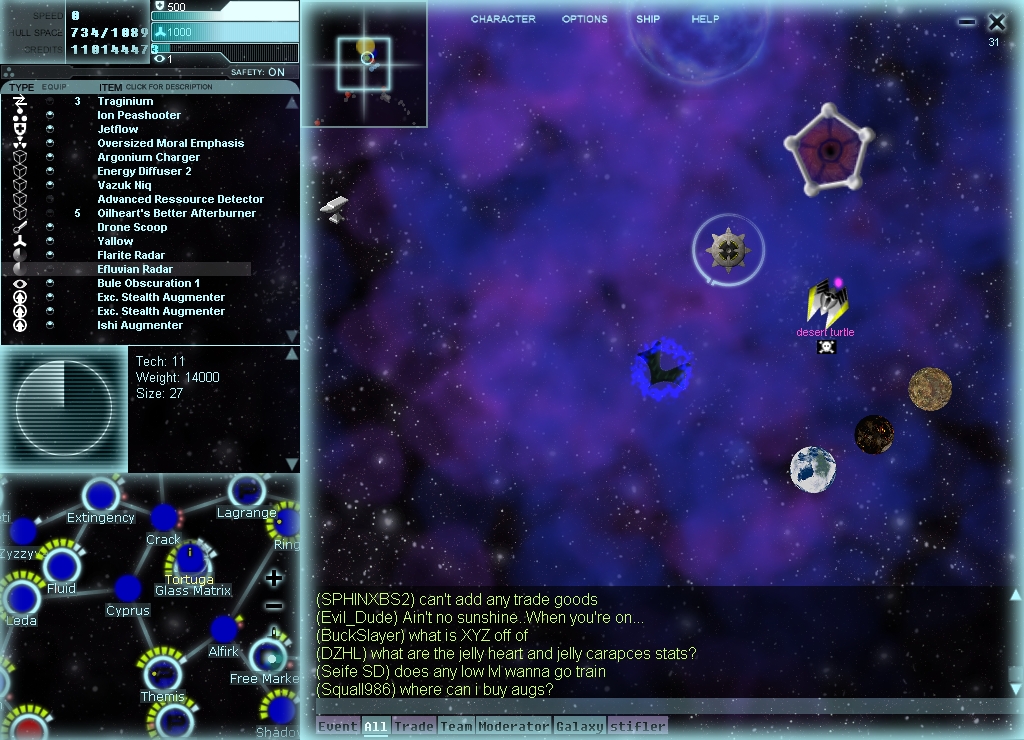Image resolution: width=1024 pixels, height=740 pixels.
Task: Open the Ship menu
Action: (648, 19)
